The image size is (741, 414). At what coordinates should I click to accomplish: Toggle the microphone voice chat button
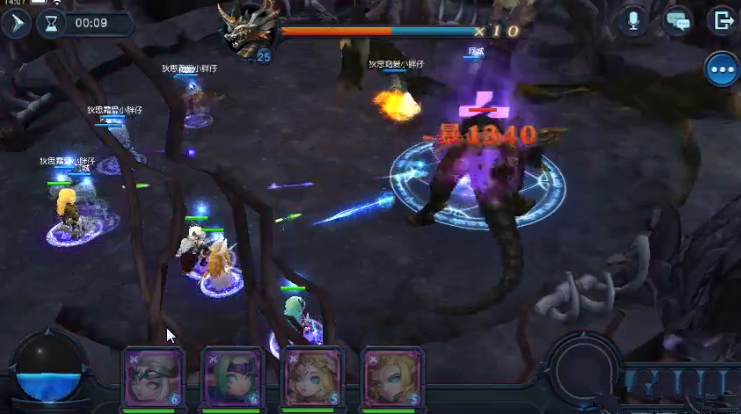click(x=633, y=20)
